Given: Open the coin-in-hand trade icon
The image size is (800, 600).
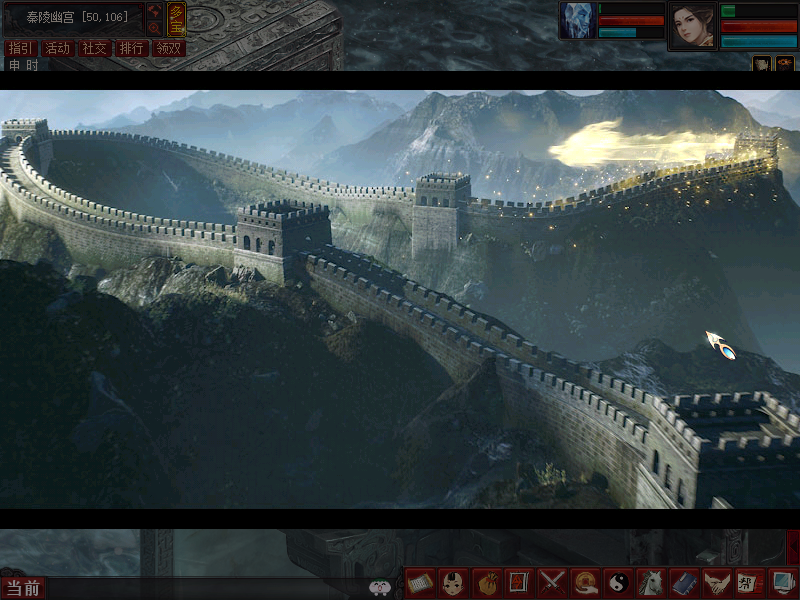Looking at the screenshot, I should 585,582.
